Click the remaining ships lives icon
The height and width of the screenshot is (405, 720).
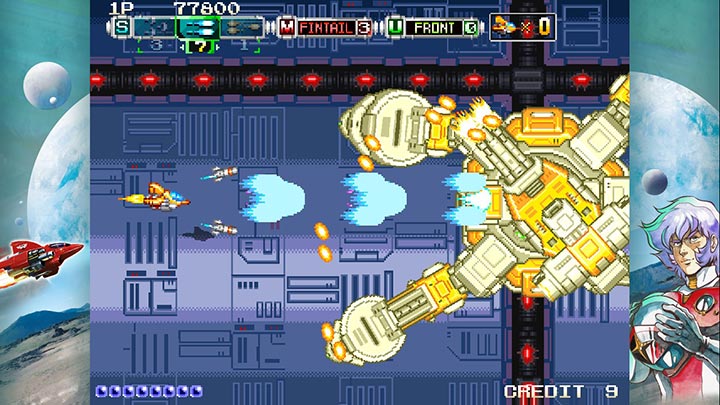507,27
